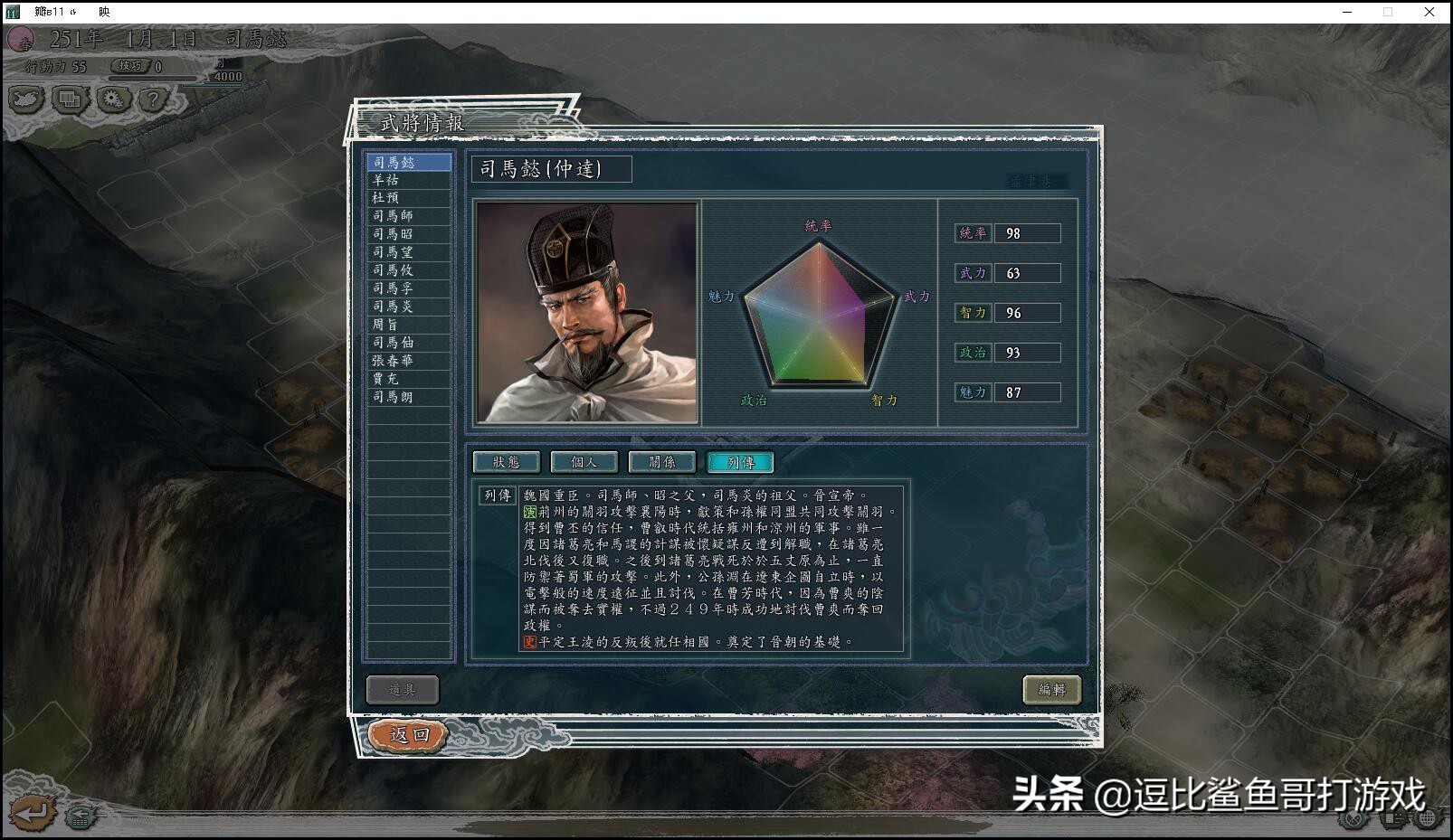
Task: Click the spring season emblem at top-left
Action: tap(23, 41)
